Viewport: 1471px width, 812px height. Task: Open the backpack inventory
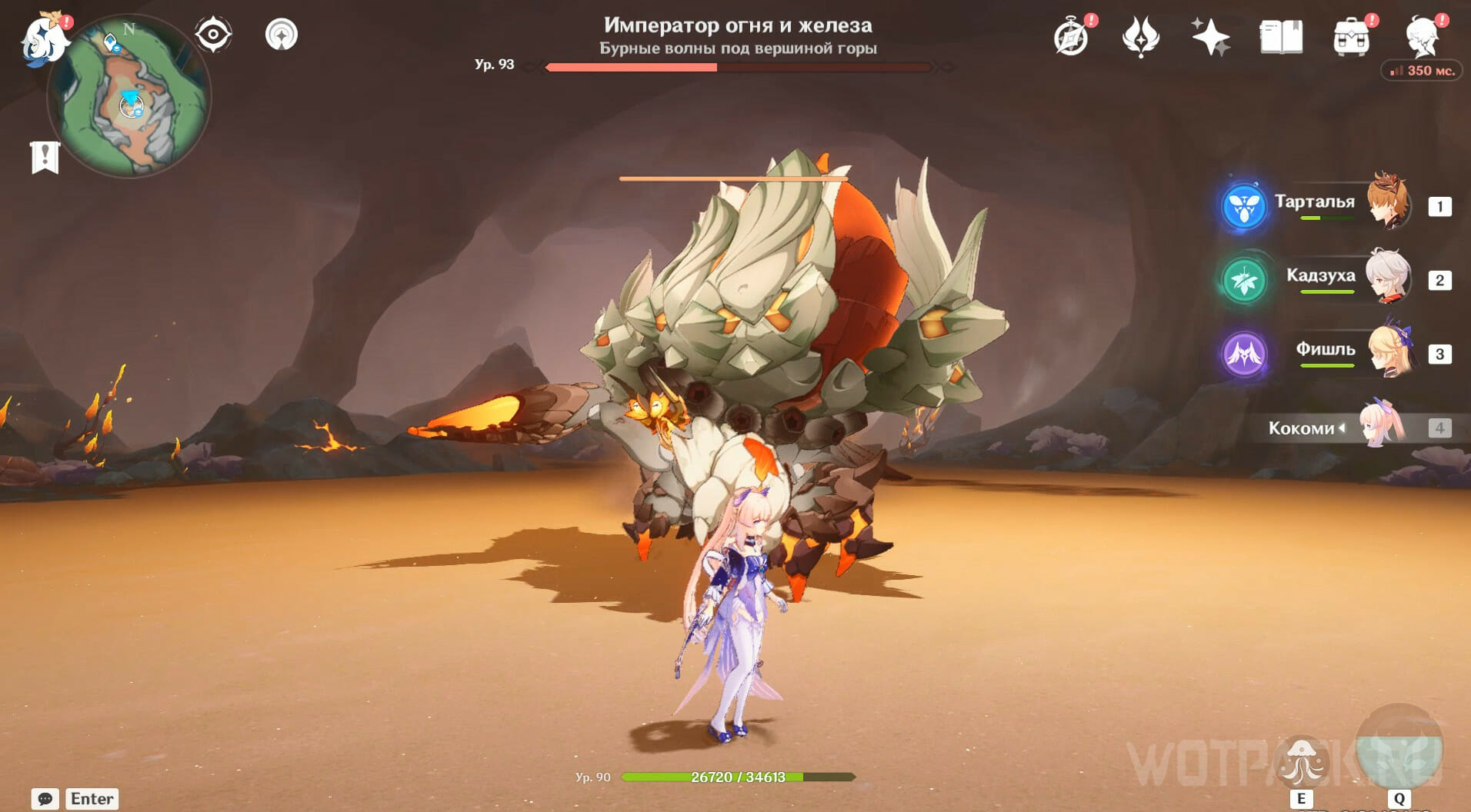(1351, 37)
